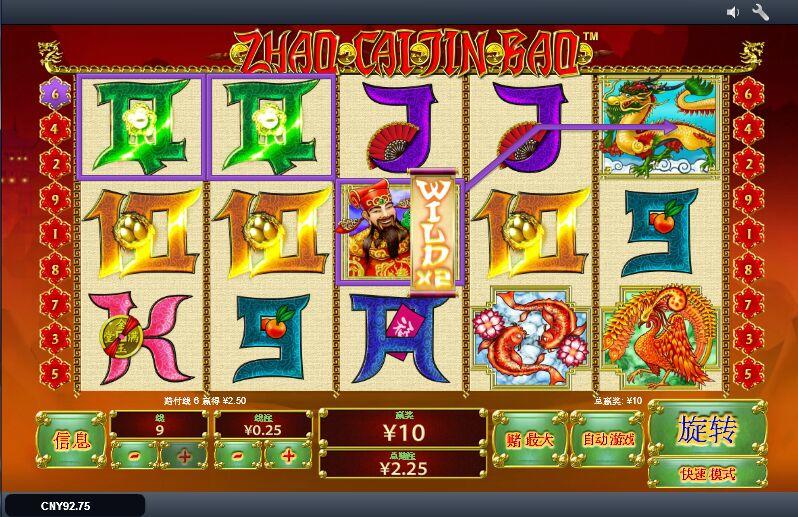Toggle 快速模式 turbo mode
The height and width of the screenshot is (517, 798).
(x=706, y=473)
